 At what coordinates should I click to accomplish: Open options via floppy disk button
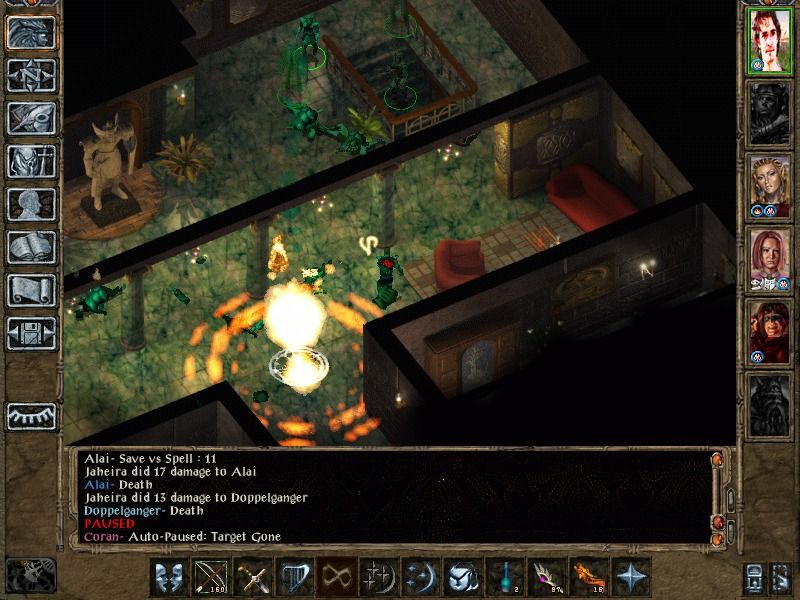(x=31, y=333)
